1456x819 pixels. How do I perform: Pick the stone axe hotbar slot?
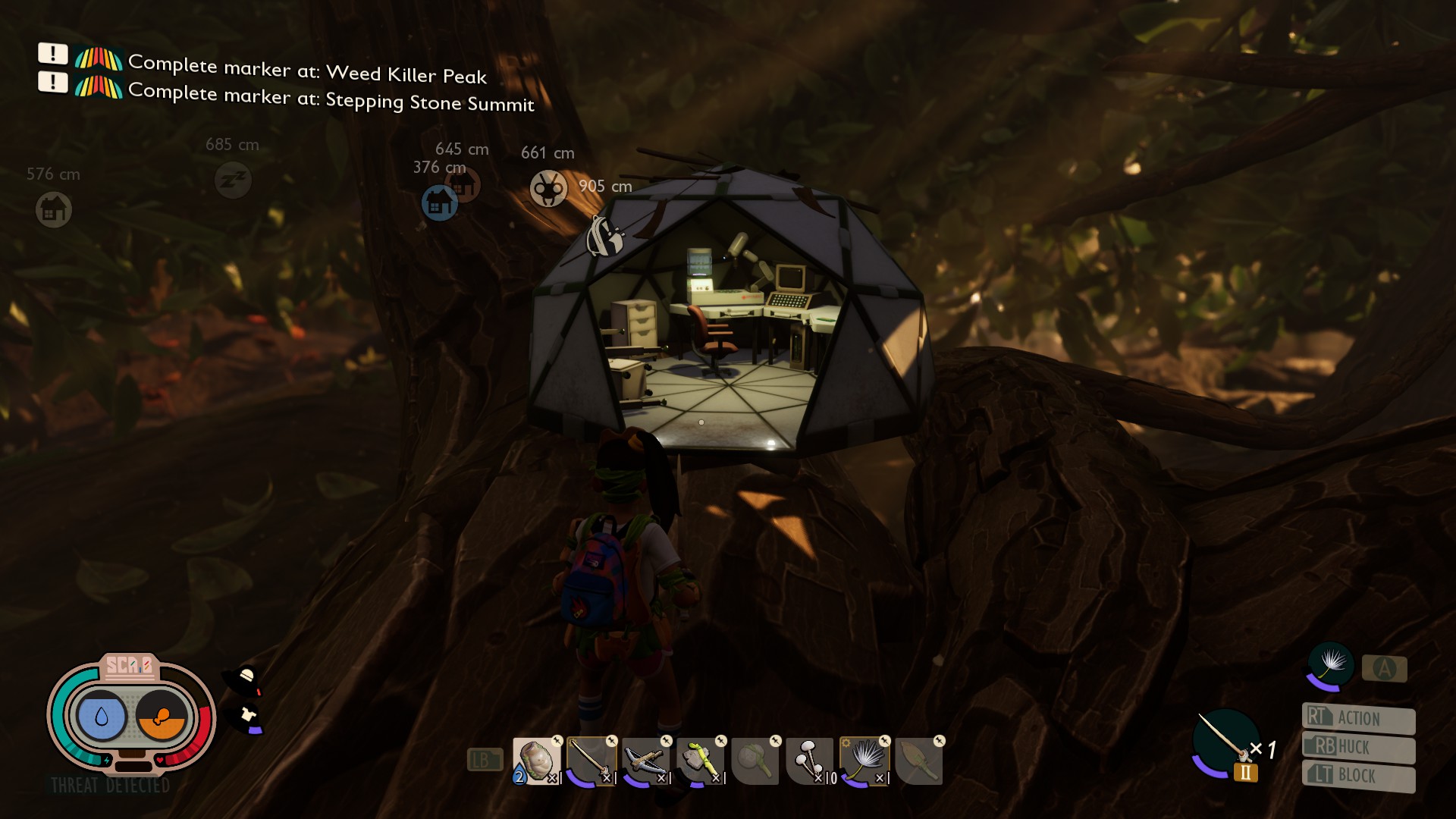(x=700, y=761)
